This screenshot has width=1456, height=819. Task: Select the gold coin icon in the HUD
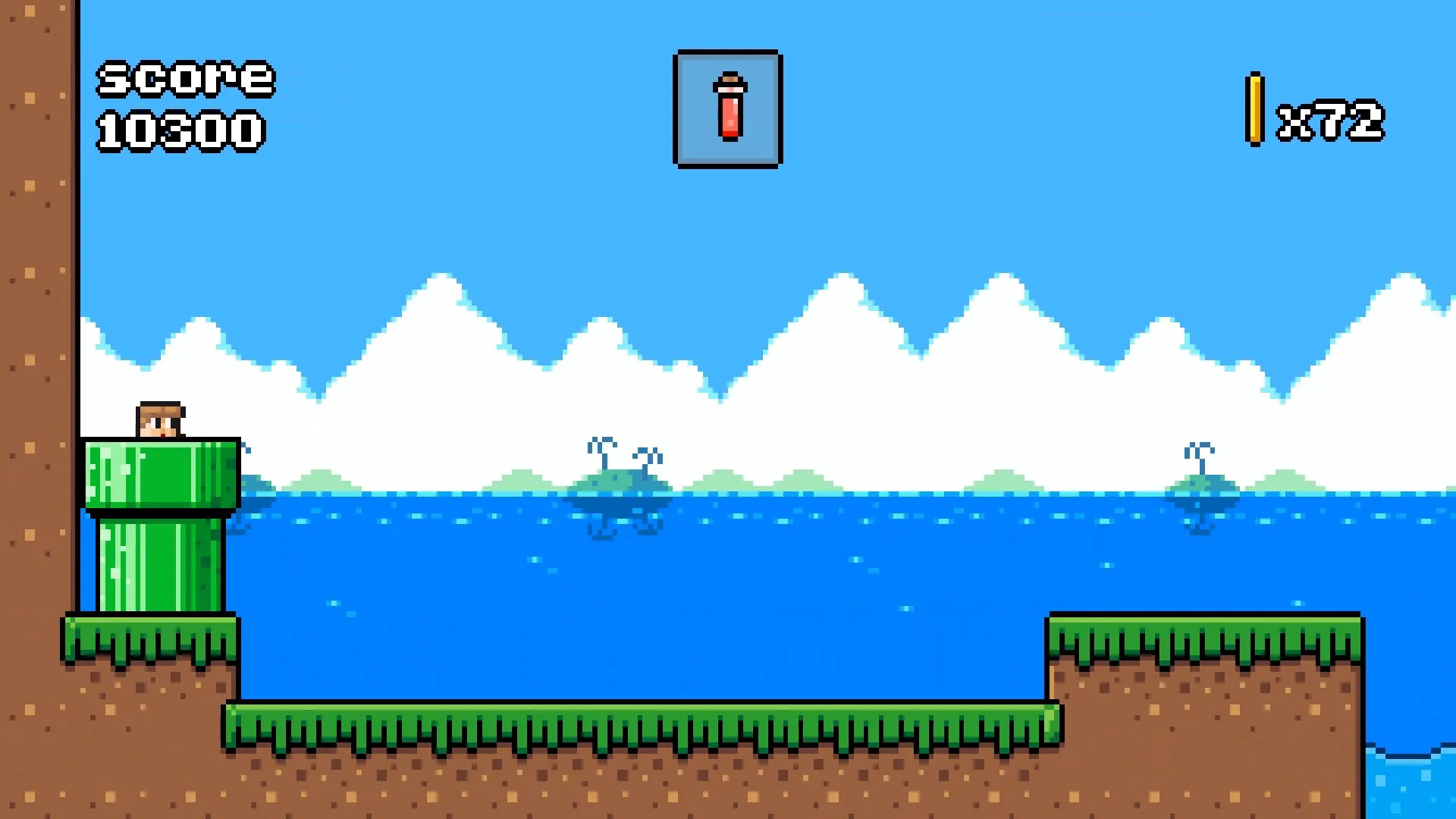(1254, 110)
